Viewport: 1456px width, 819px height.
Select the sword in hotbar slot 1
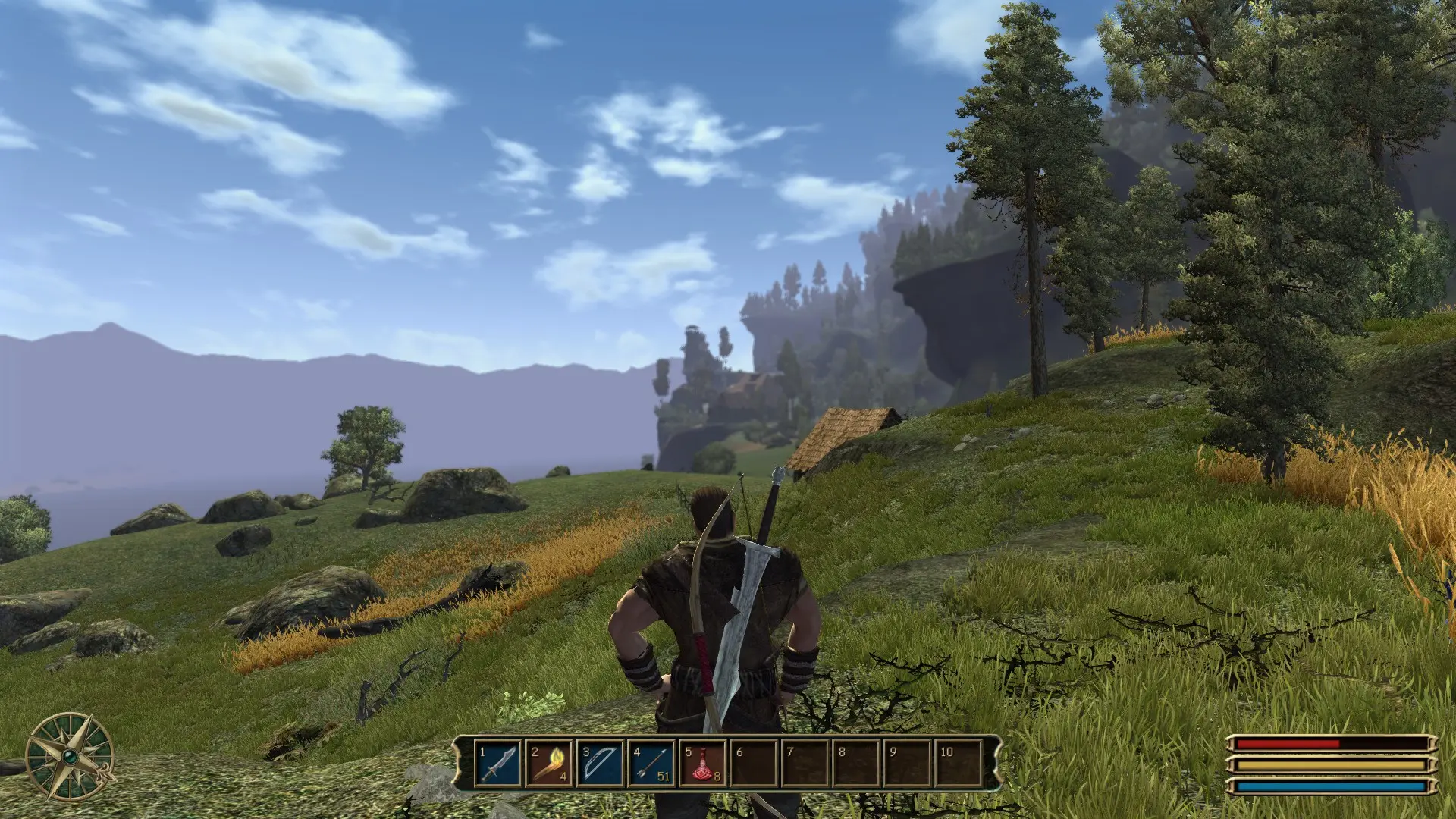[x=498, y=764]
